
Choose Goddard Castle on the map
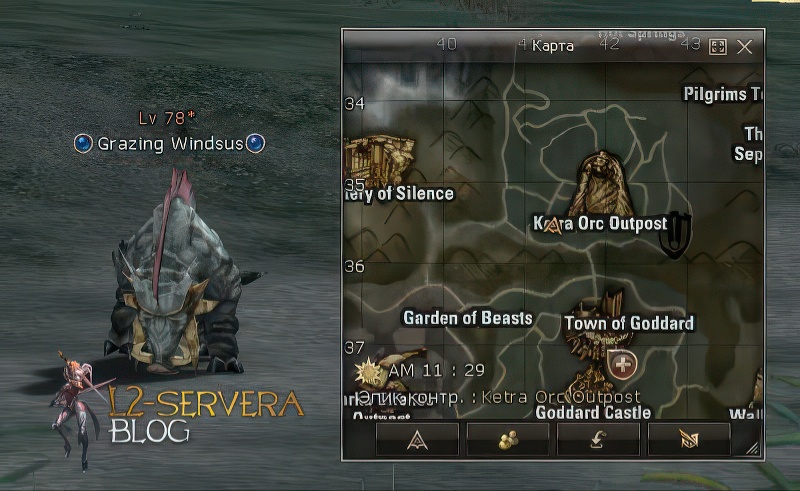(x=593, y=412)
